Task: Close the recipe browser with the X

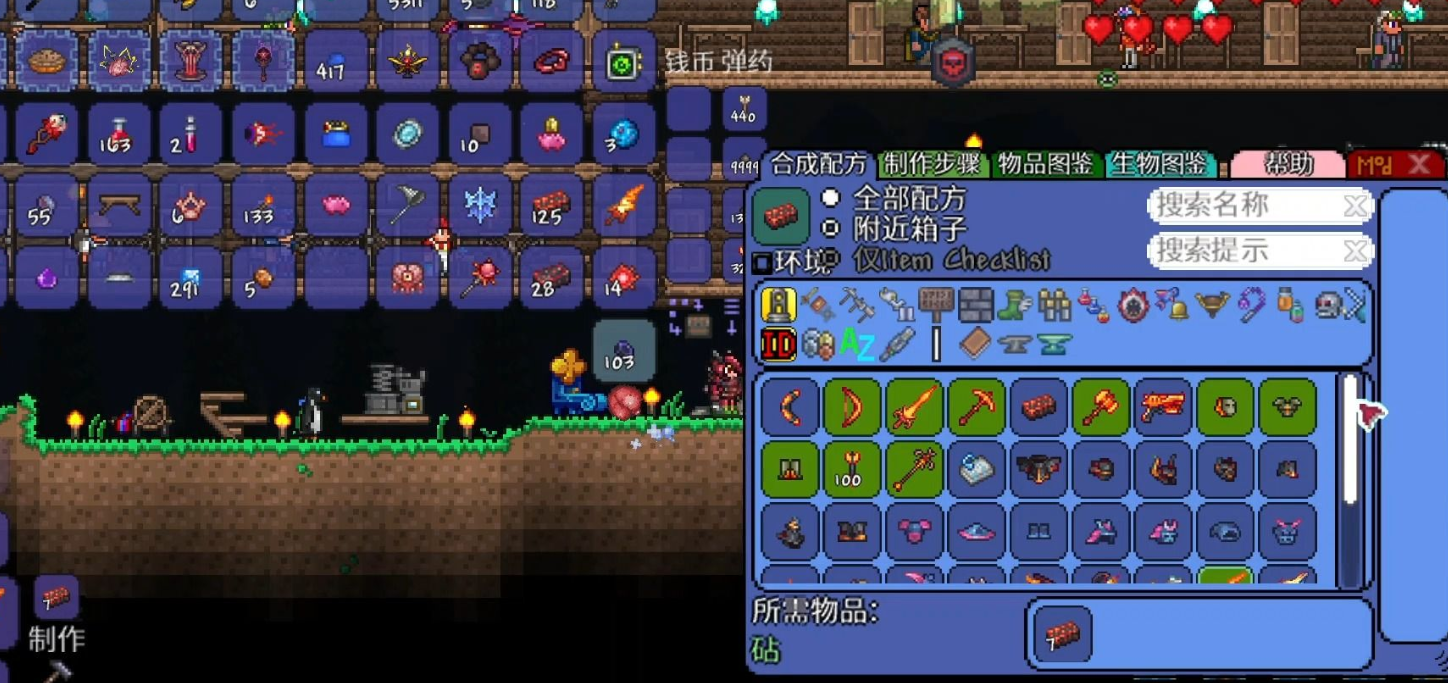Action: coord(1418,165)
